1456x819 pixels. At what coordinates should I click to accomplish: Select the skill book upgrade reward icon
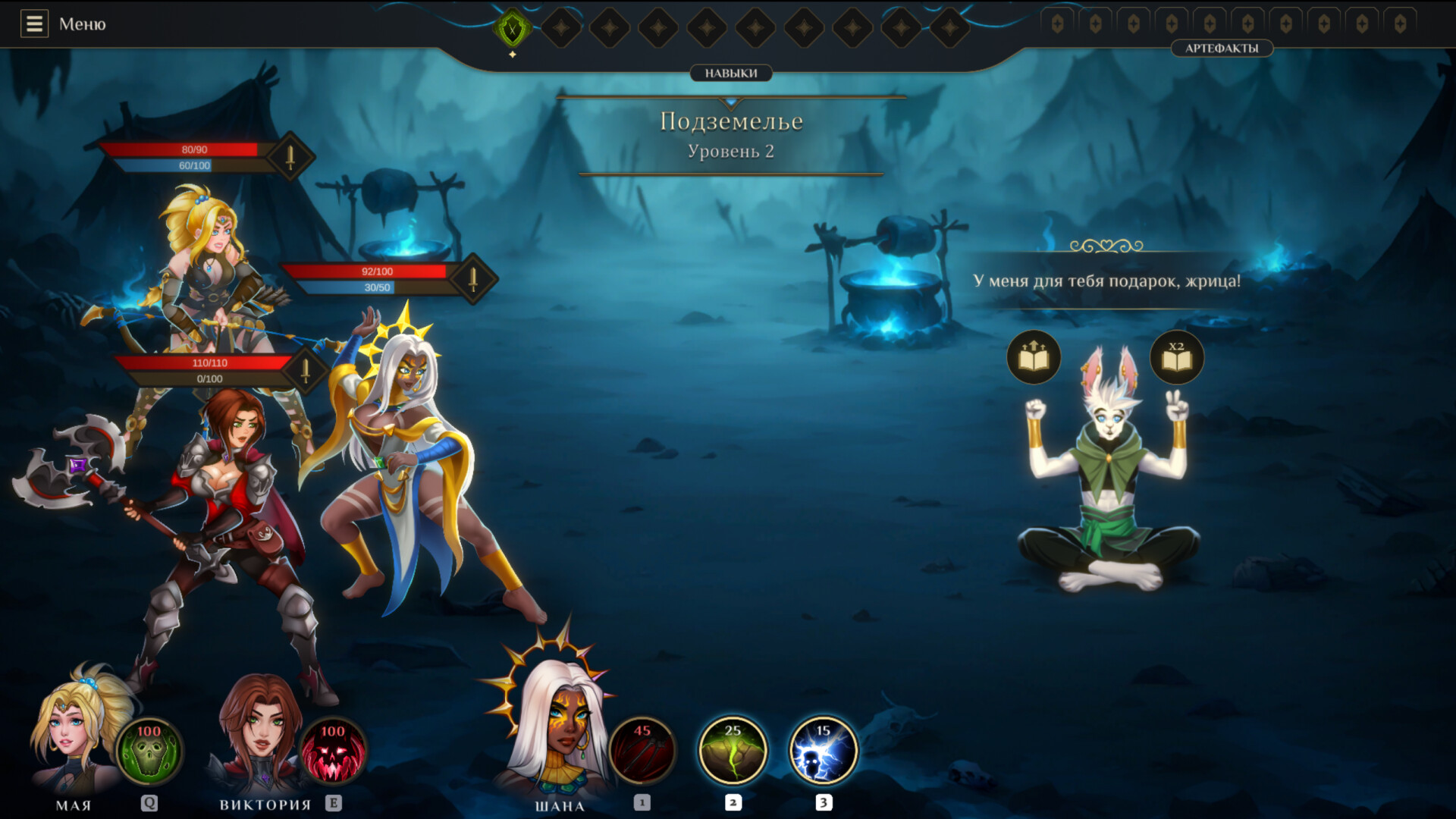(1033, 356)
